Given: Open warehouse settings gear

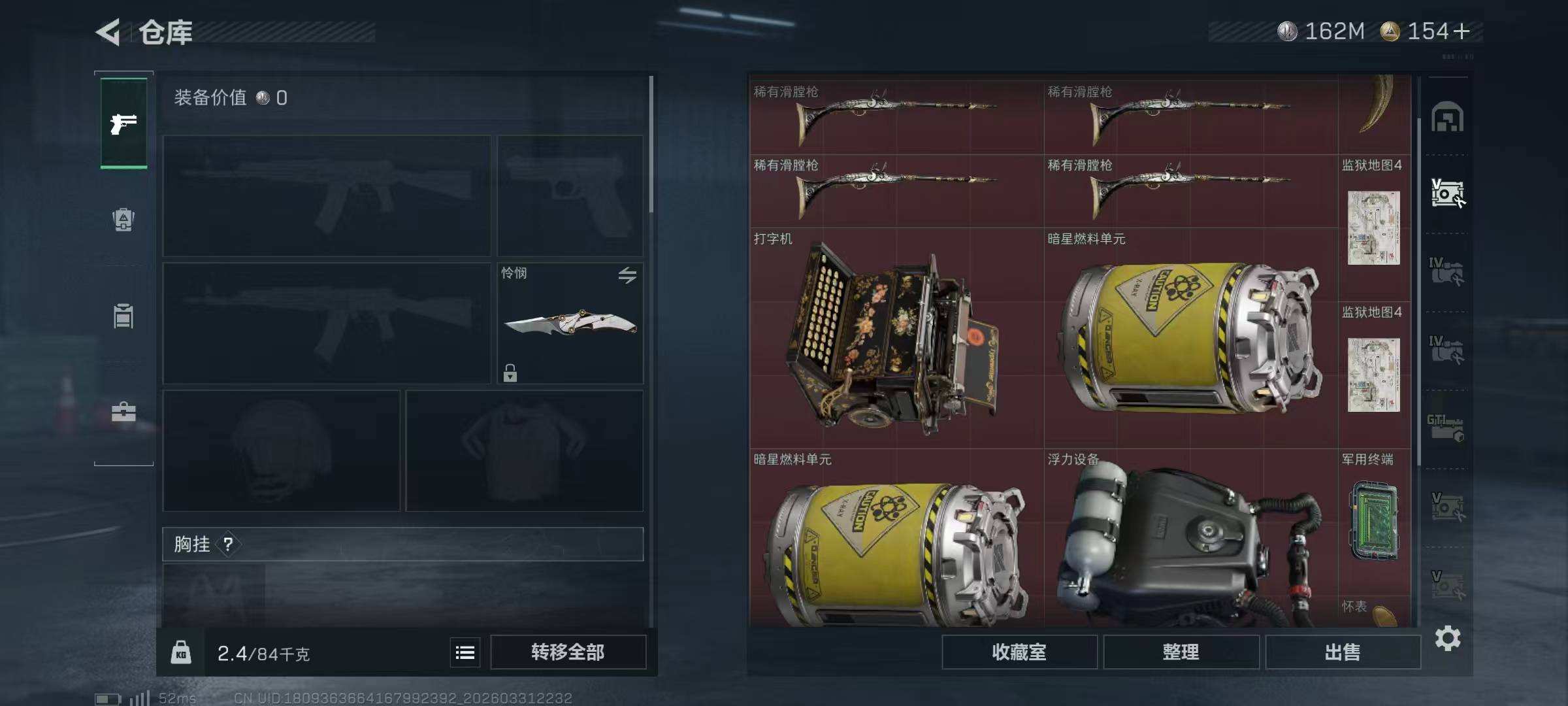Looking at the screenshot, I should click(1447, 638).
